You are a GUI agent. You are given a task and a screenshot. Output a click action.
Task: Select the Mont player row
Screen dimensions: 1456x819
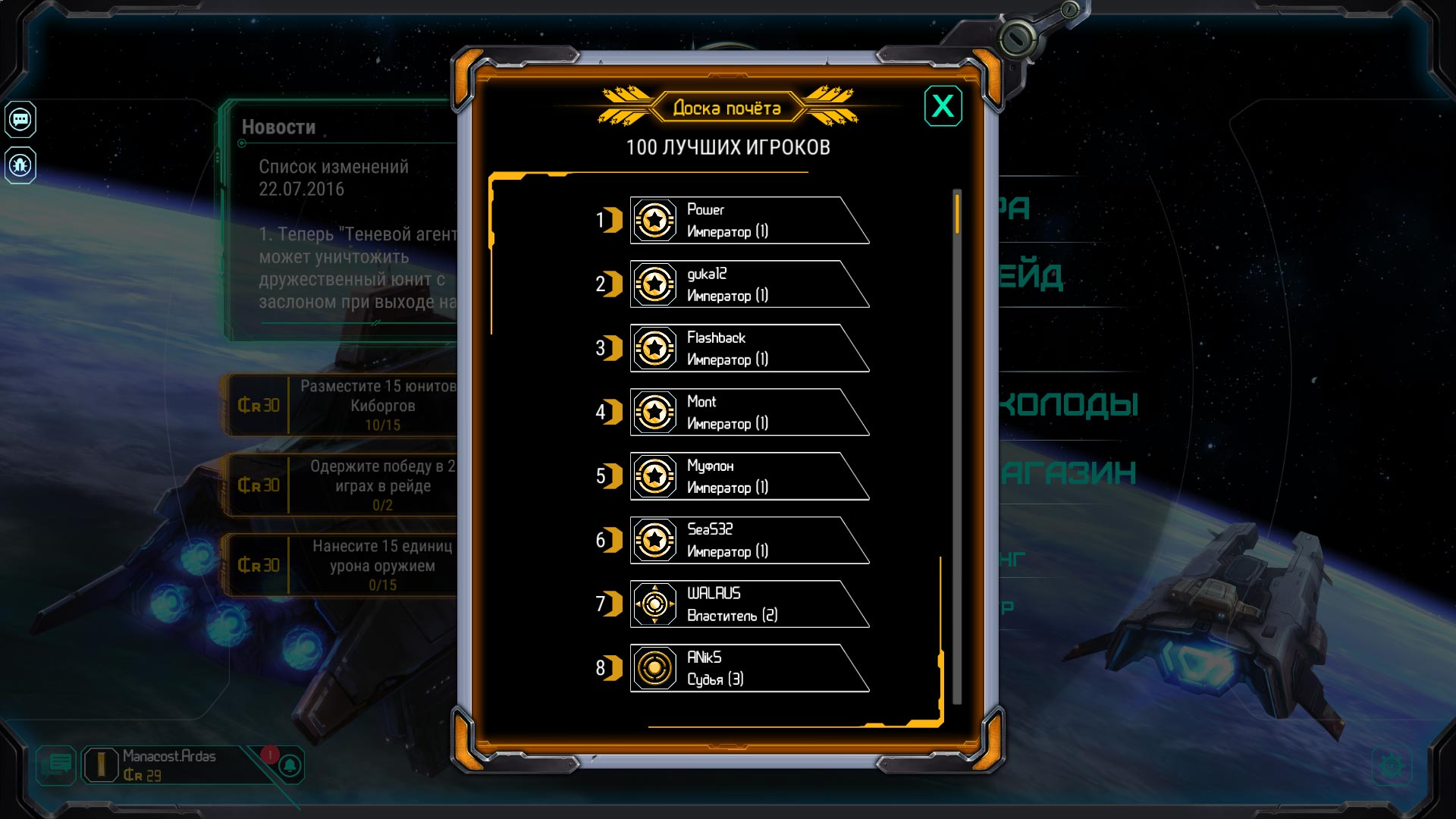(747, 412)
